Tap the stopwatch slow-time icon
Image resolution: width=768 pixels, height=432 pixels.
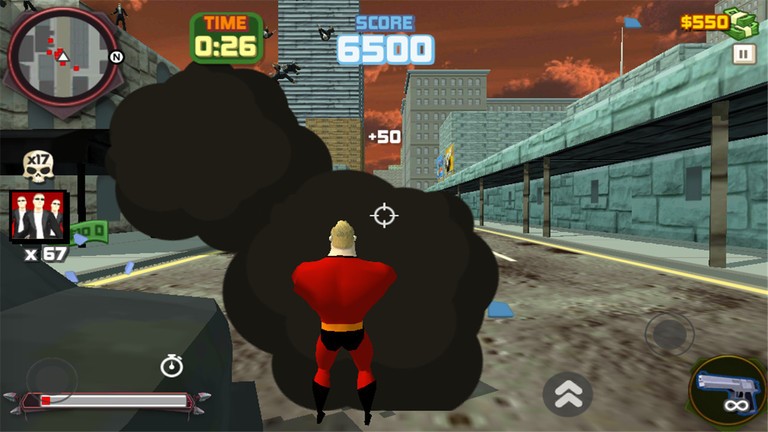click(x=172, y=366)
